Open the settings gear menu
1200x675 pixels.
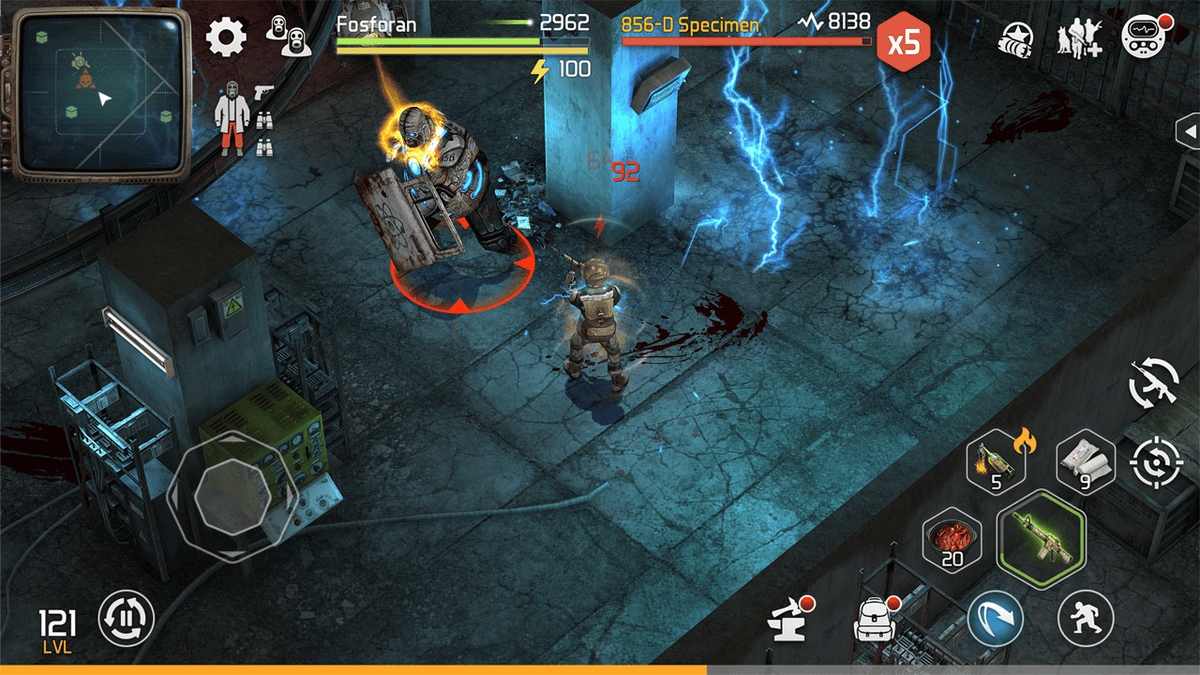[x=226, y=37]
